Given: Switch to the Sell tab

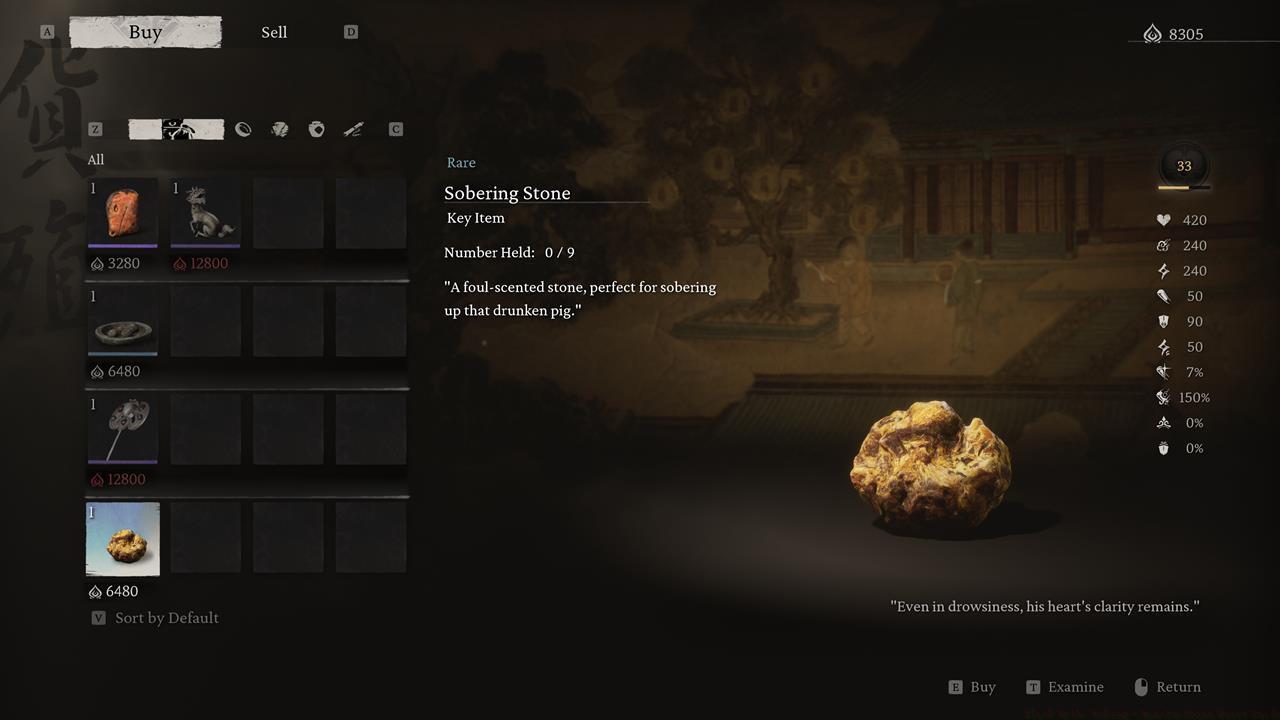Looking at the screenshot, I should tap(274, 31).
